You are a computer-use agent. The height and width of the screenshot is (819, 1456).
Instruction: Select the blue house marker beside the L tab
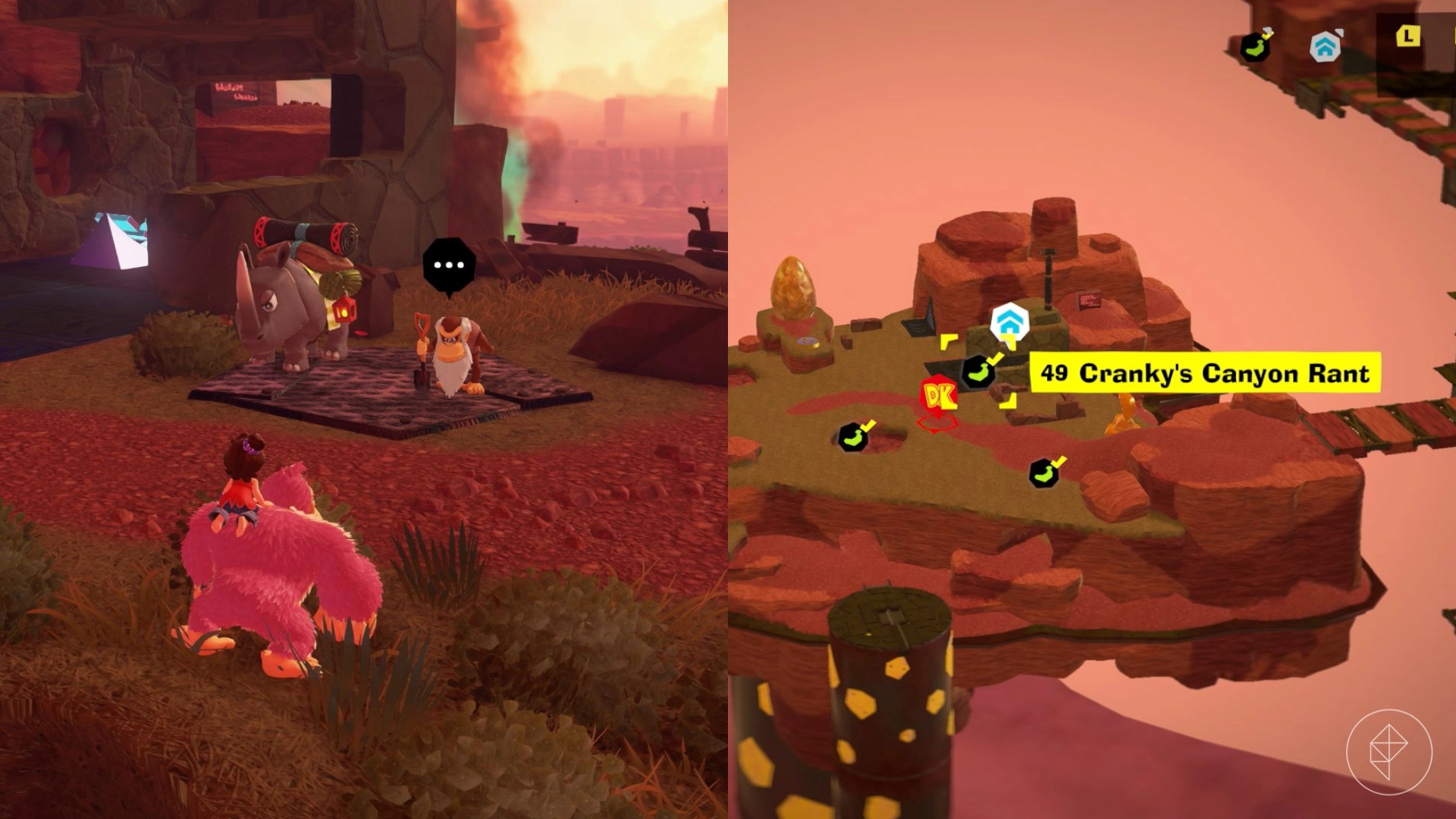coord(1324,47)
